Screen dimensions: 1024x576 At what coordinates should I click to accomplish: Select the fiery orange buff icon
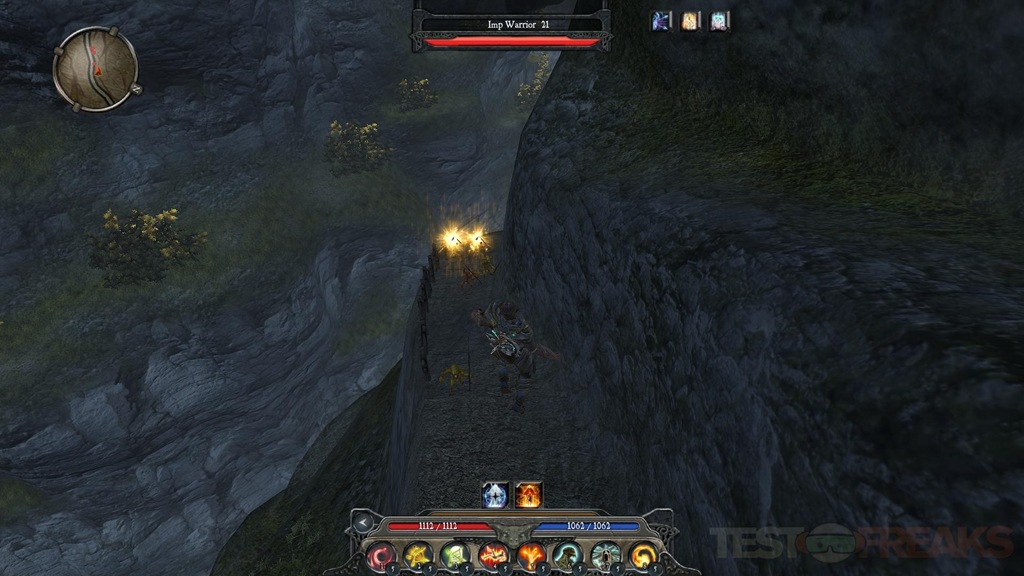528,494
